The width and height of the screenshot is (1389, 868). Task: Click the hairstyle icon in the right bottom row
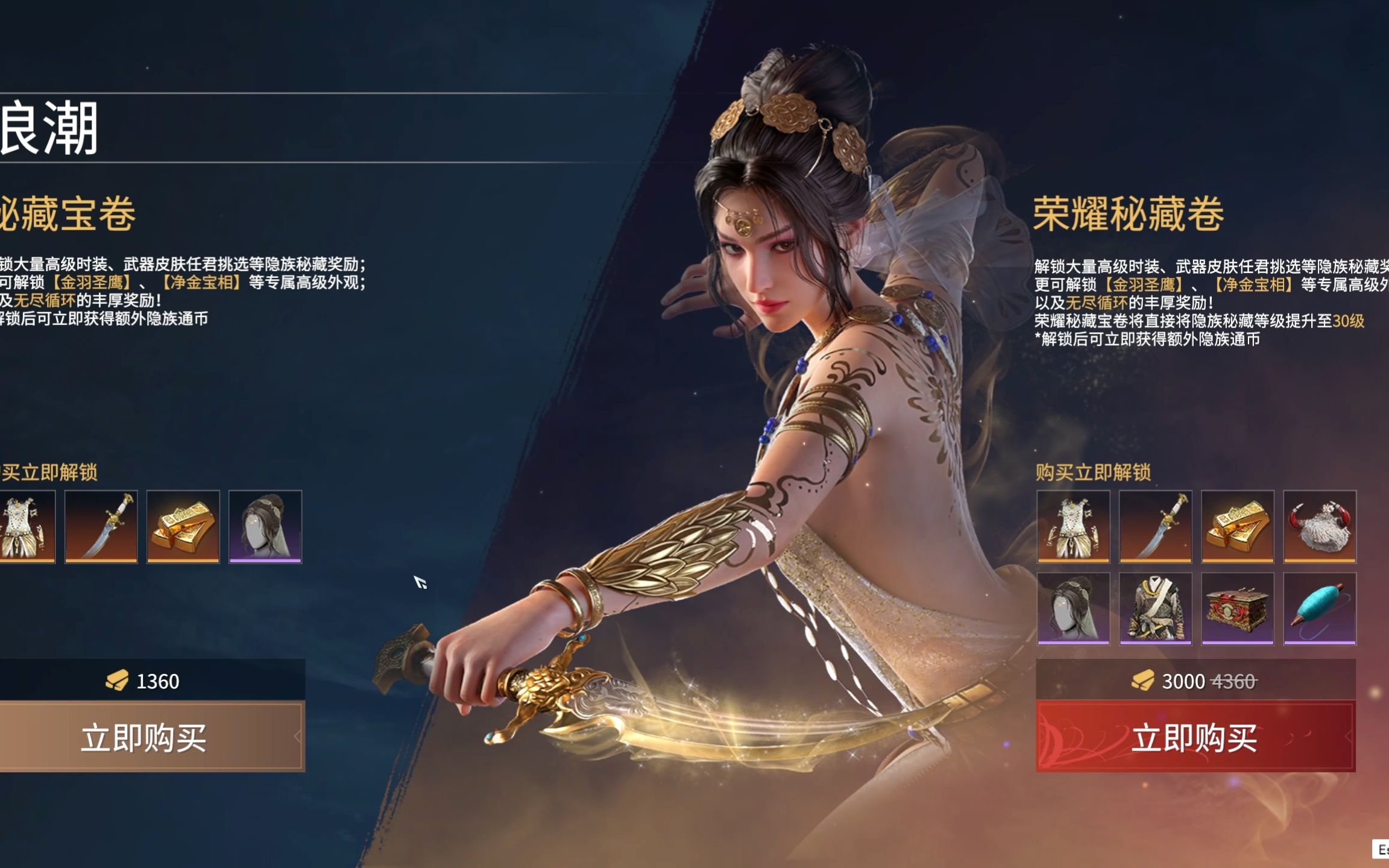click(1073, 609)
